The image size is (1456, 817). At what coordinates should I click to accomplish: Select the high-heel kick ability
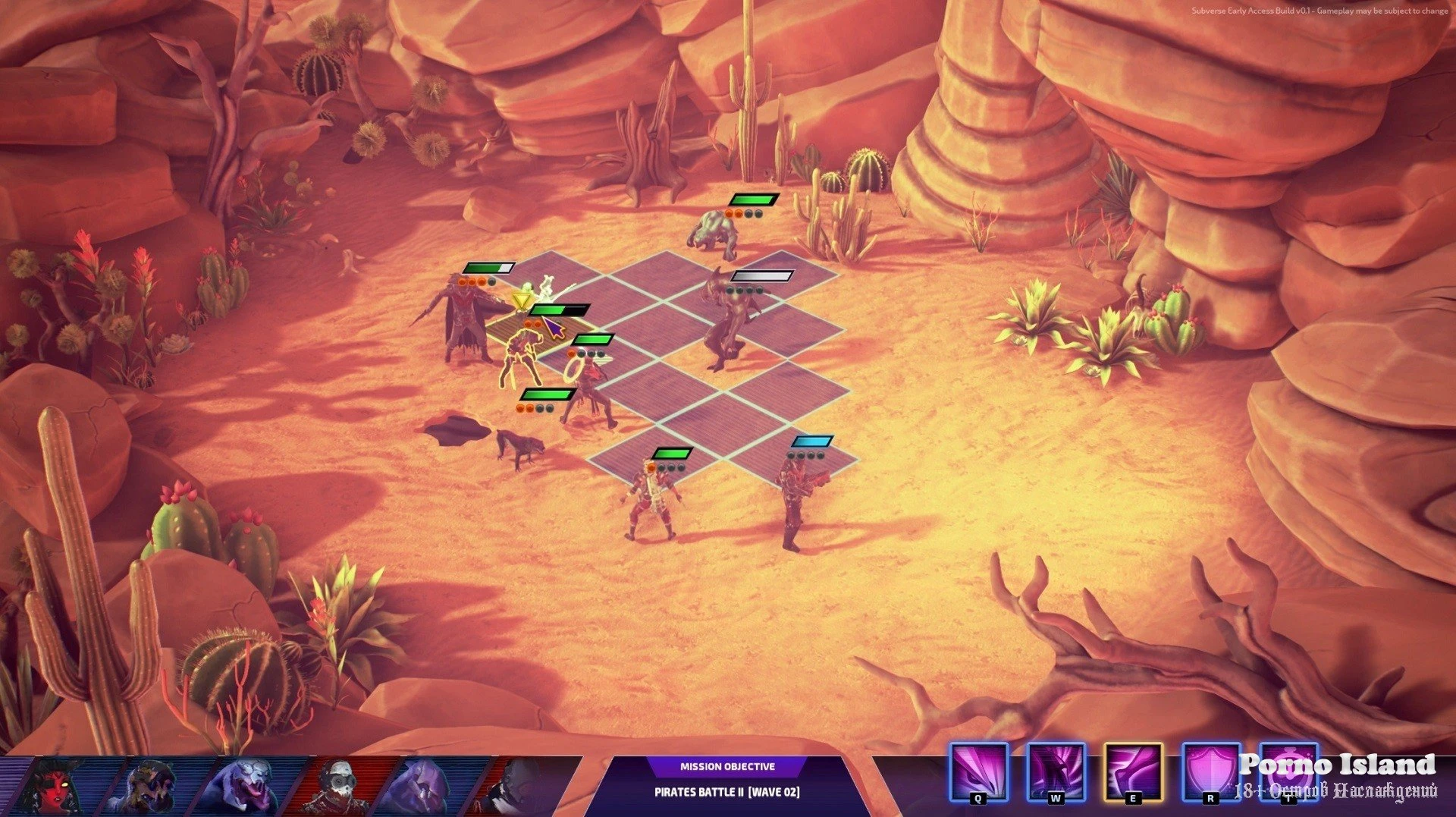[1133, 771]
